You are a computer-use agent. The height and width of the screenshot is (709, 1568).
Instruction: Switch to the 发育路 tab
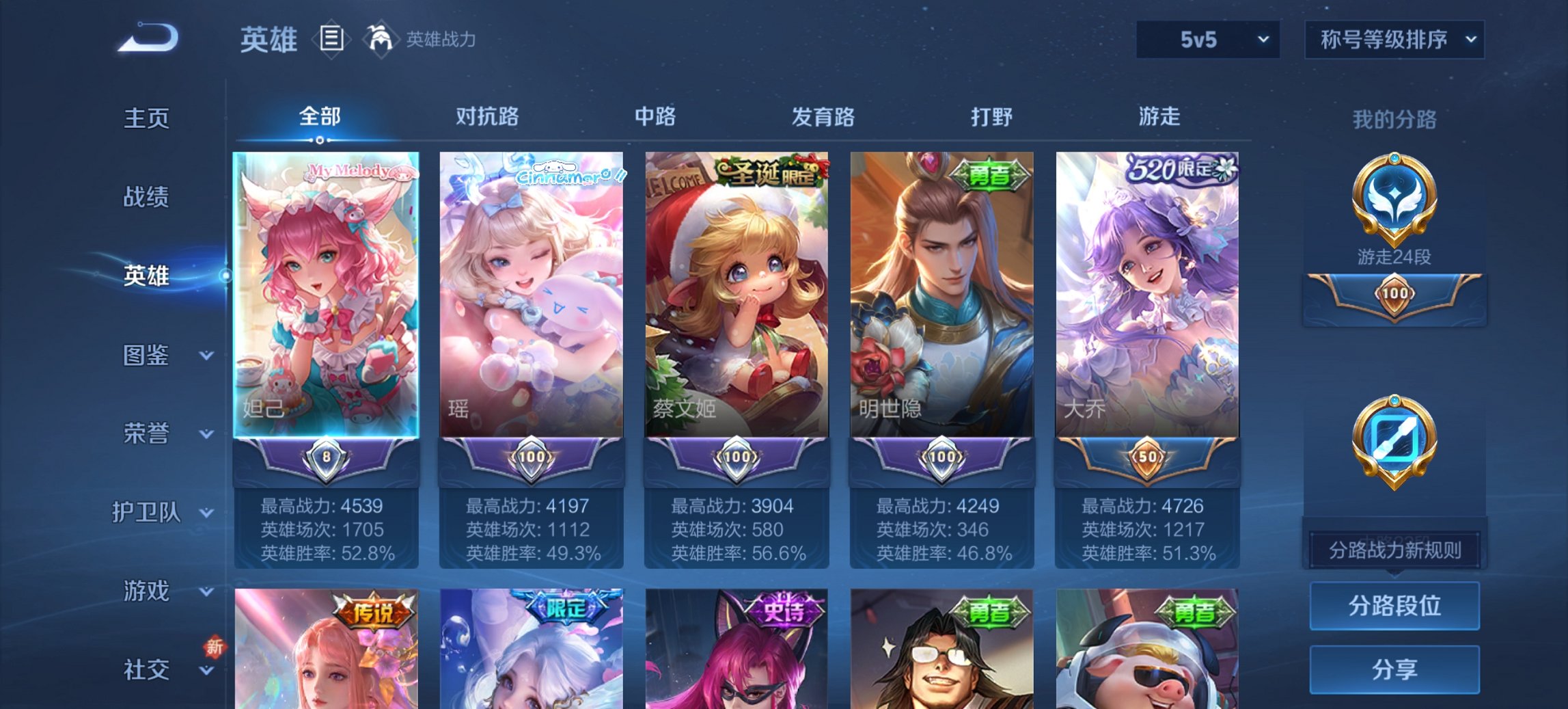coord(823,118)
